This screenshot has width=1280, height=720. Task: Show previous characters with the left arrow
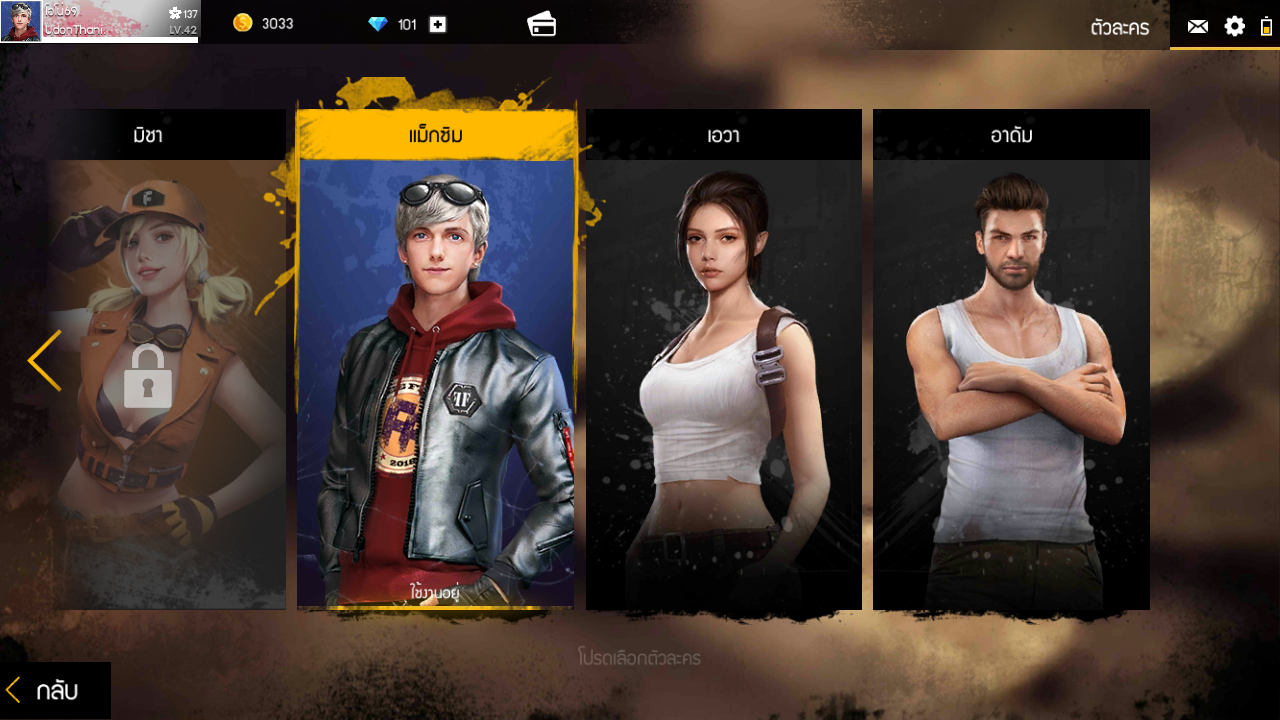point(44,361)
